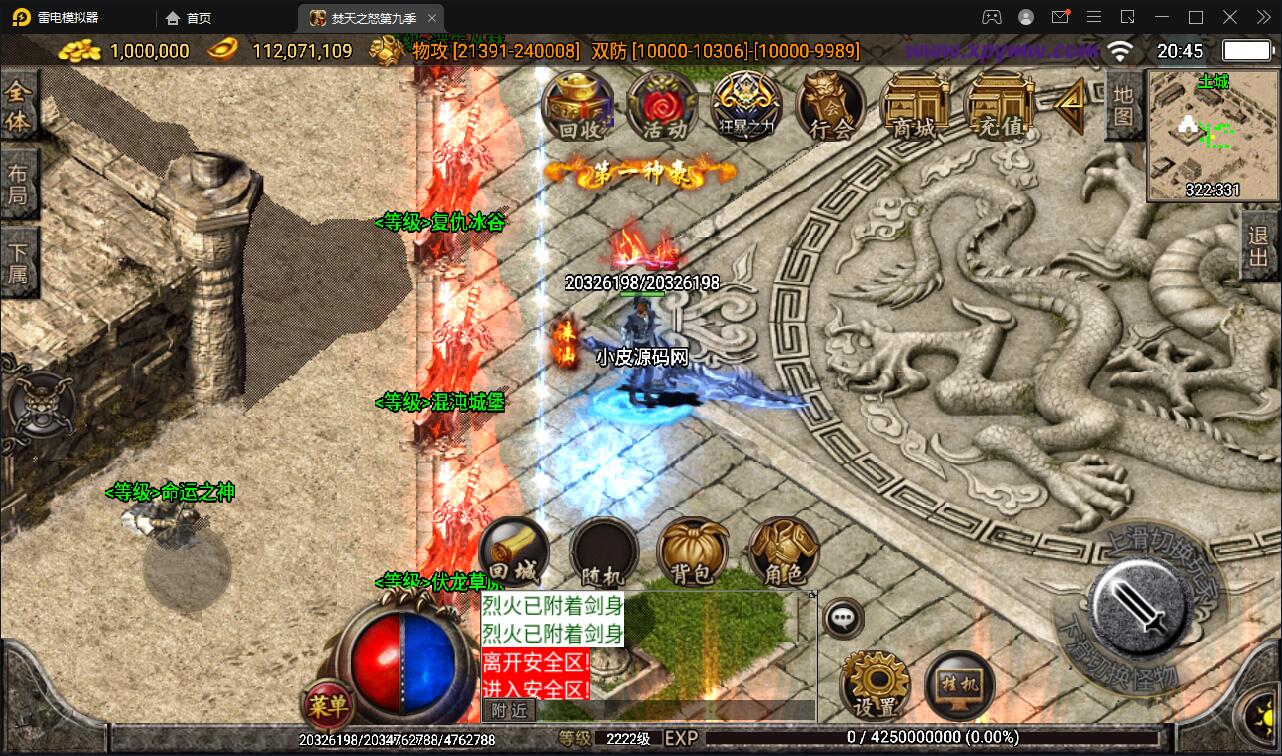Toggle 挂机 auto-battle mode
The width and height of the screenshot is (1282, 756).
[x=959, y=686]
